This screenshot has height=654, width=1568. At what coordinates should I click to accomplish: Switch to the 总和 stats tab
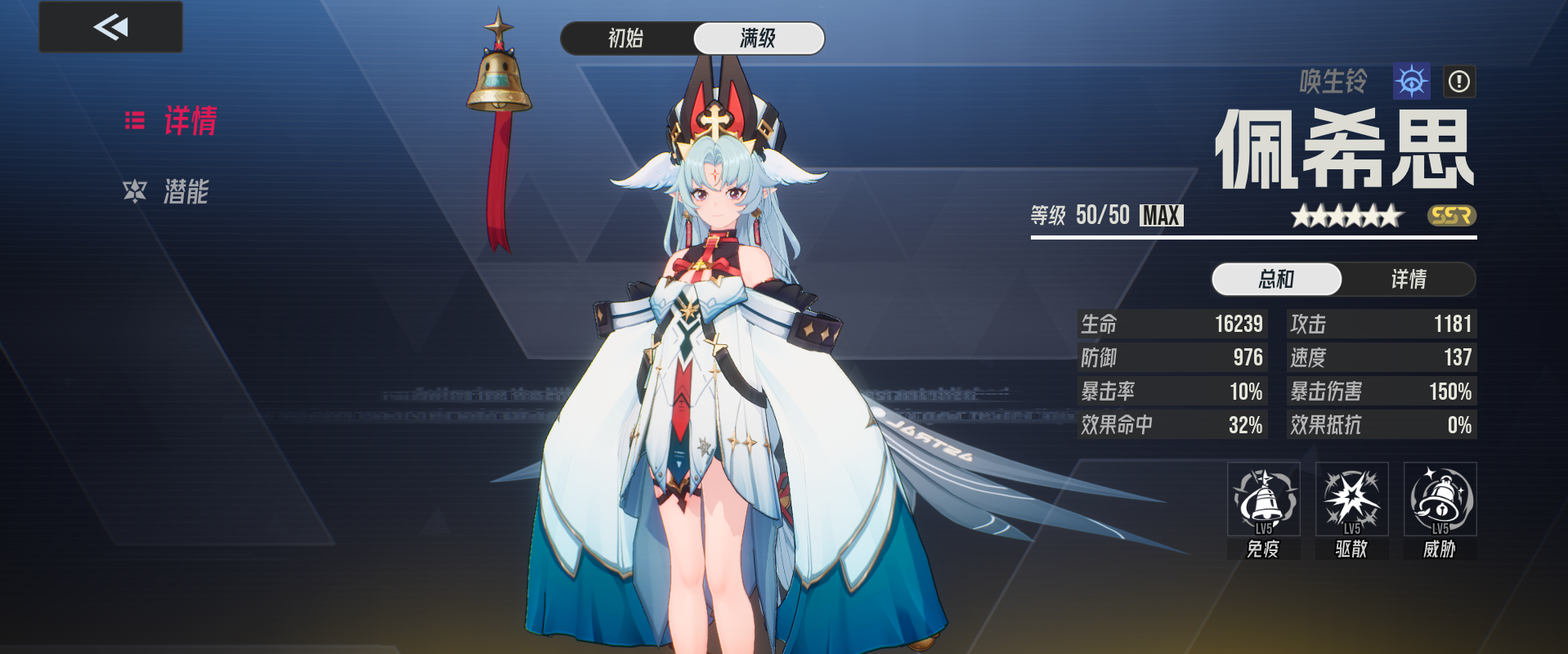click(x=1276, y=279)
